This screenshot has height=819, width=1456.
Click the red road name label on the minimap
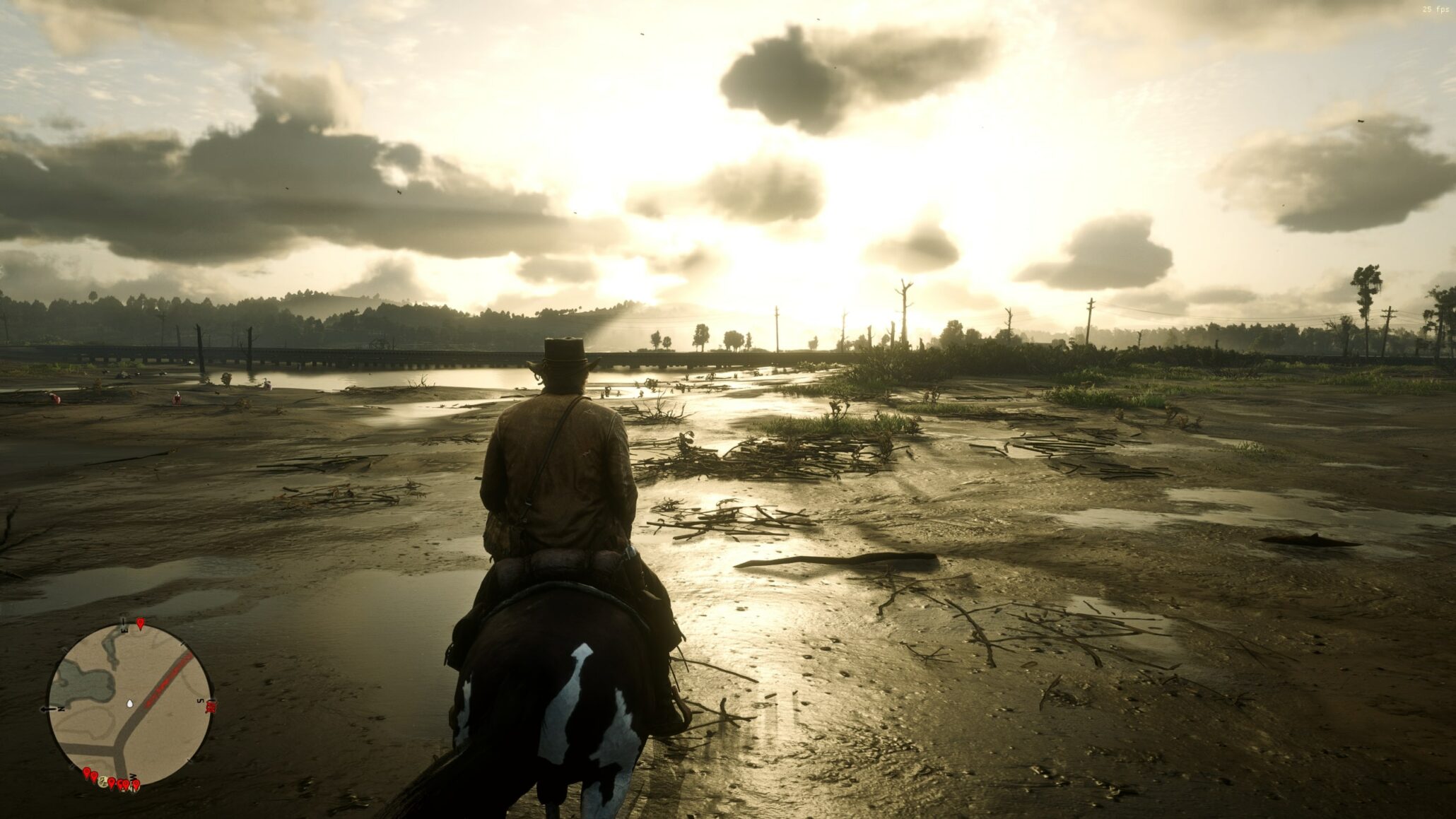(165, 678)
